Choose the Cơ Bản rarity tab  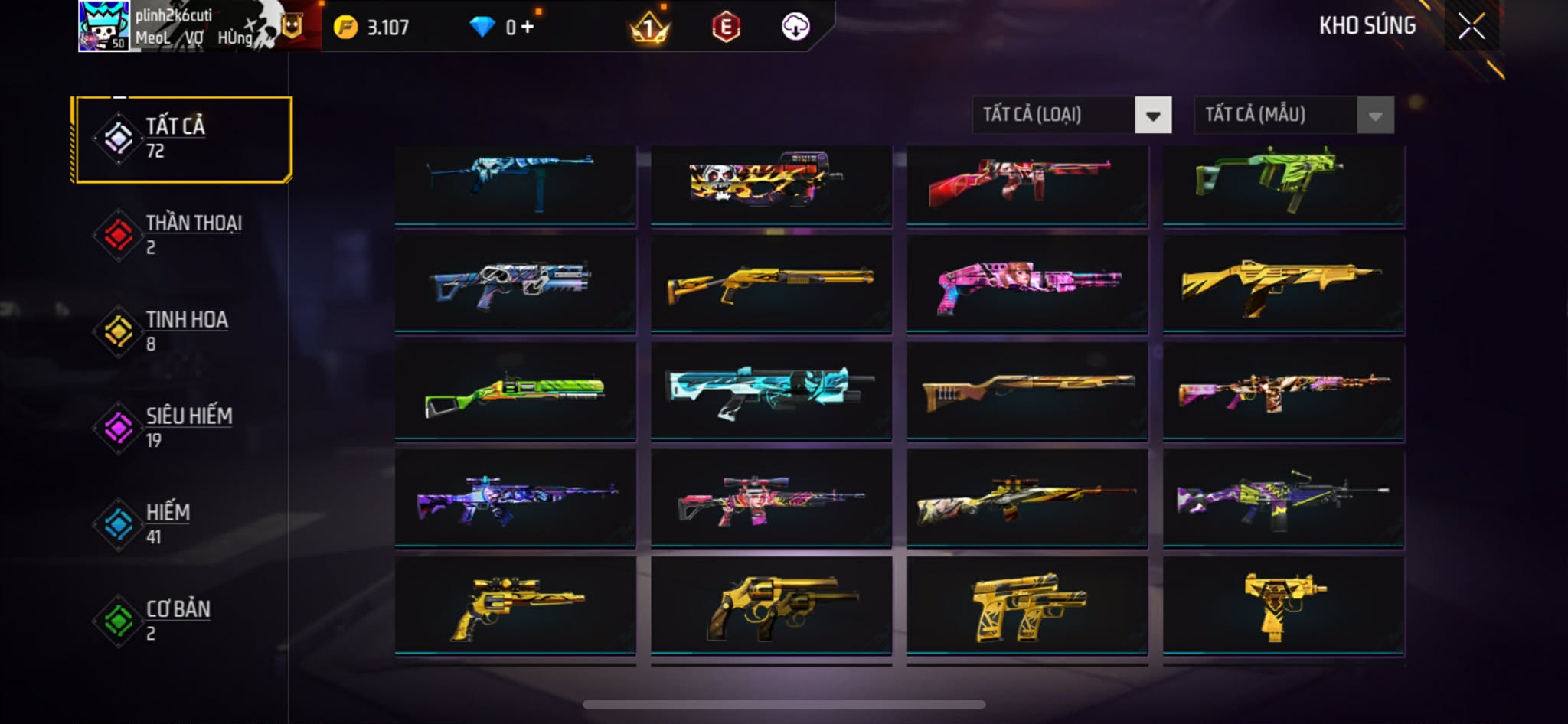click(x=183, y=621)
